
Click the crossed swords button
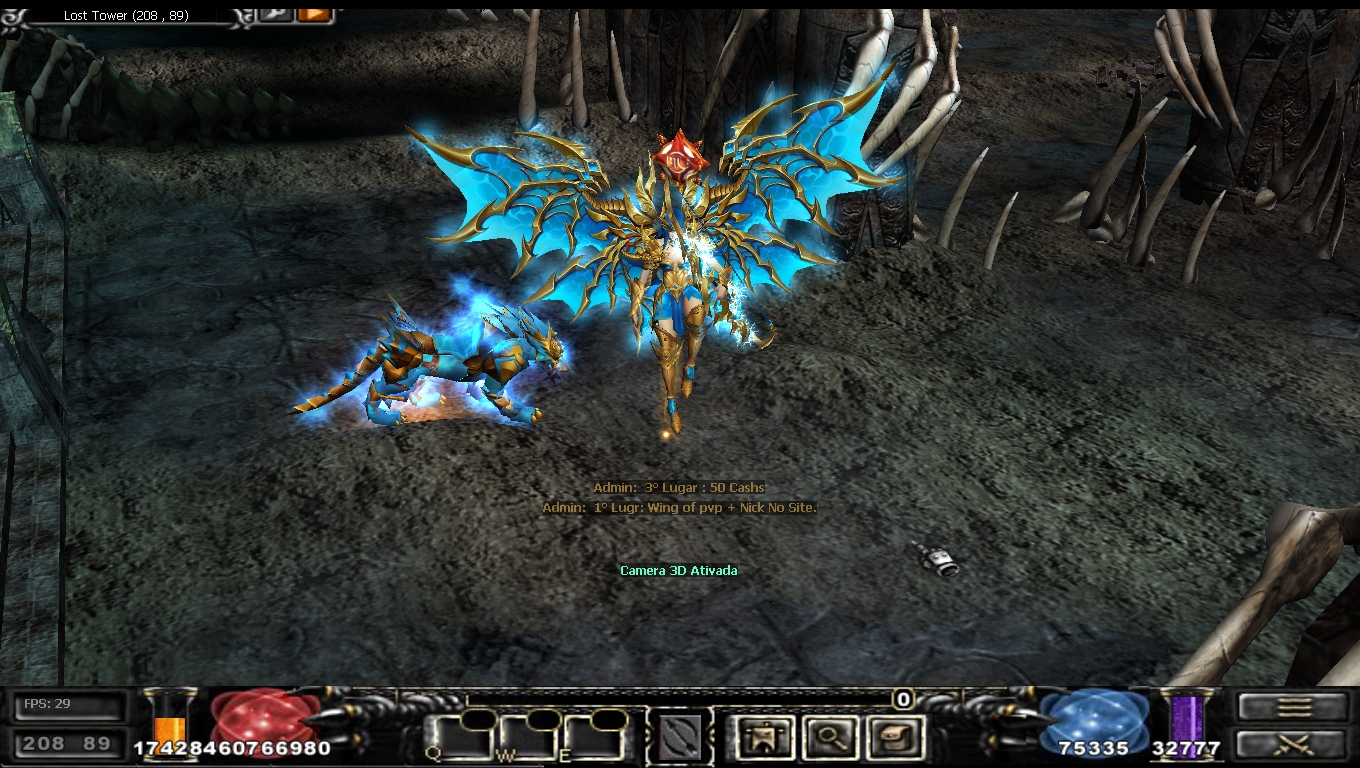point(1292,743)
